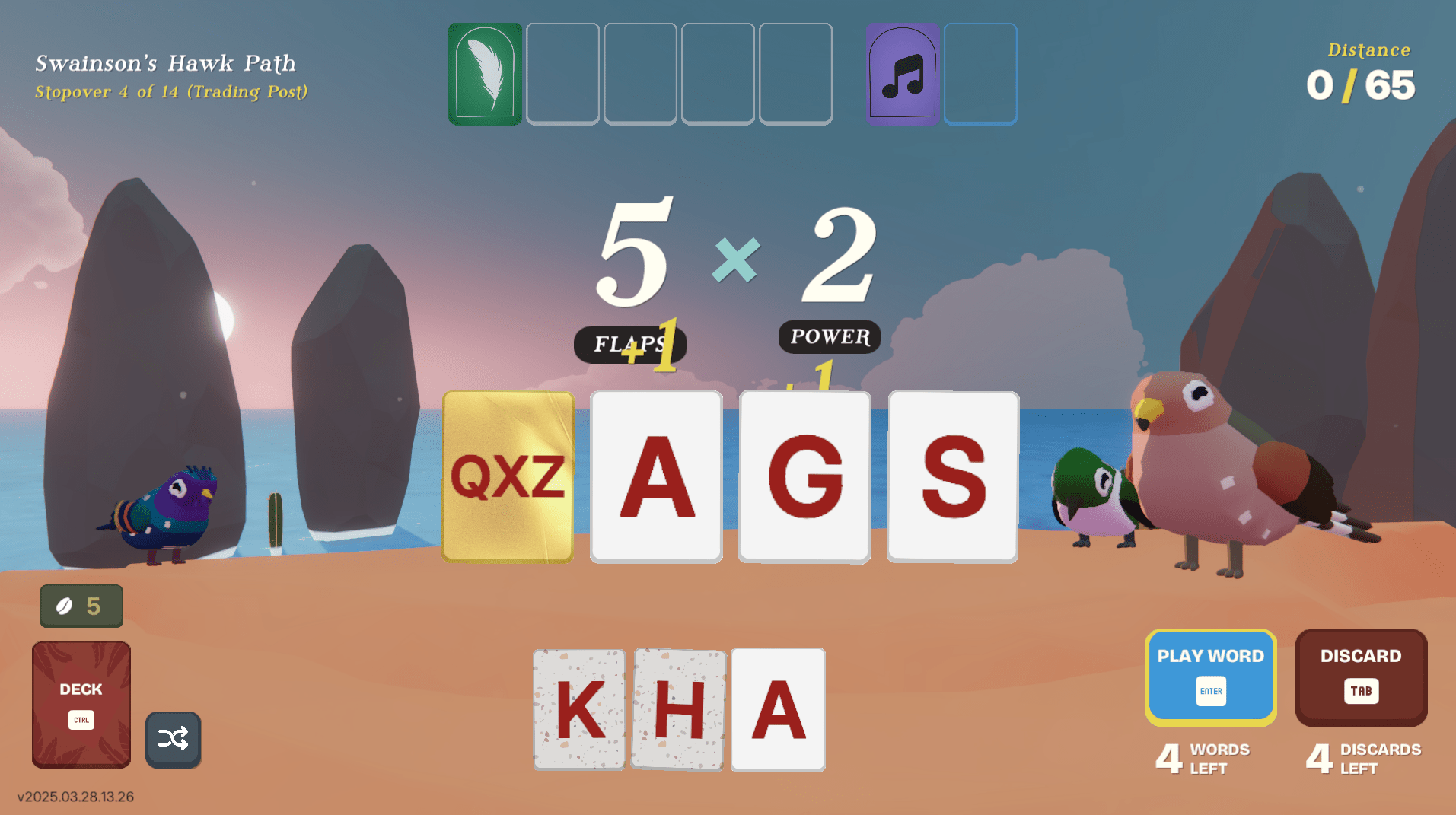
Task: Open the Deck pile
Action: (x=81, y=703)
